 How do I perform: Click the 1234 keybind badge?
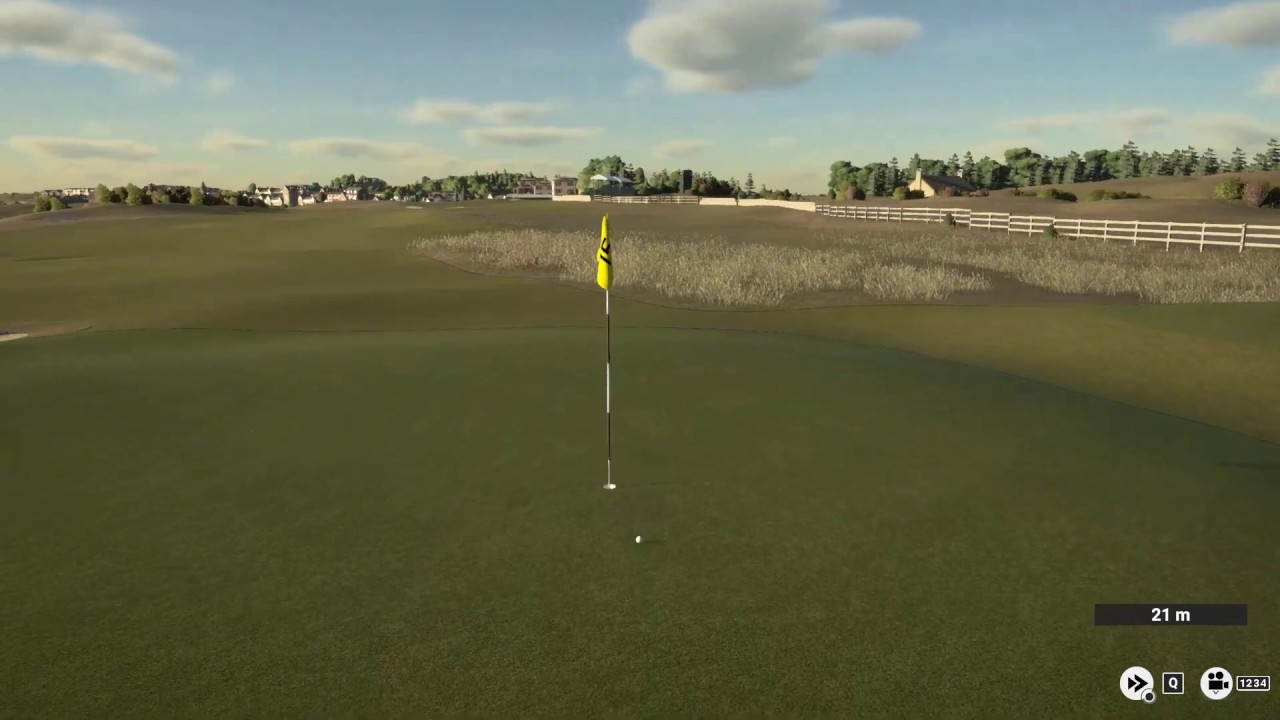tap(1253, 683)
